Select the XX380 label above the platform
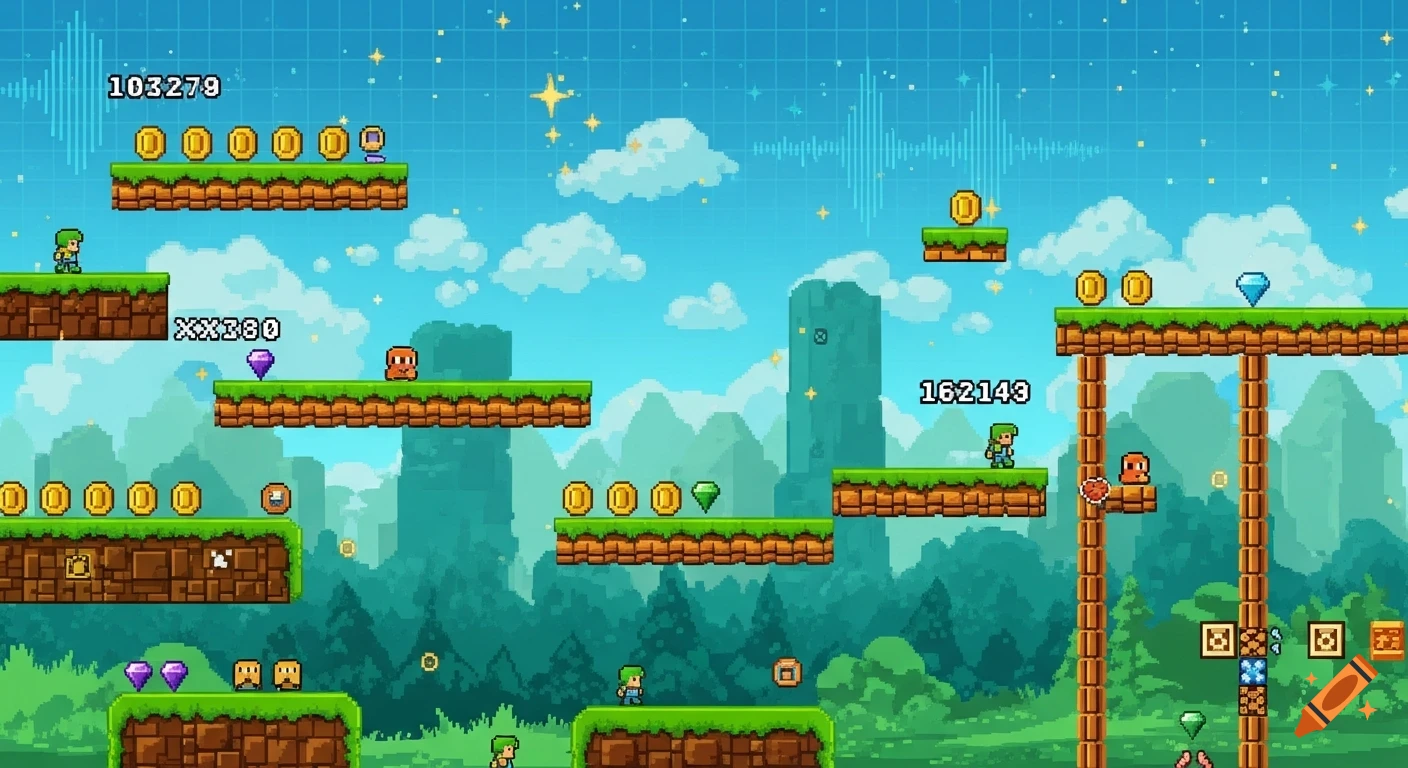The height and width of the screenshot is (768, 1408). (229, 327)
